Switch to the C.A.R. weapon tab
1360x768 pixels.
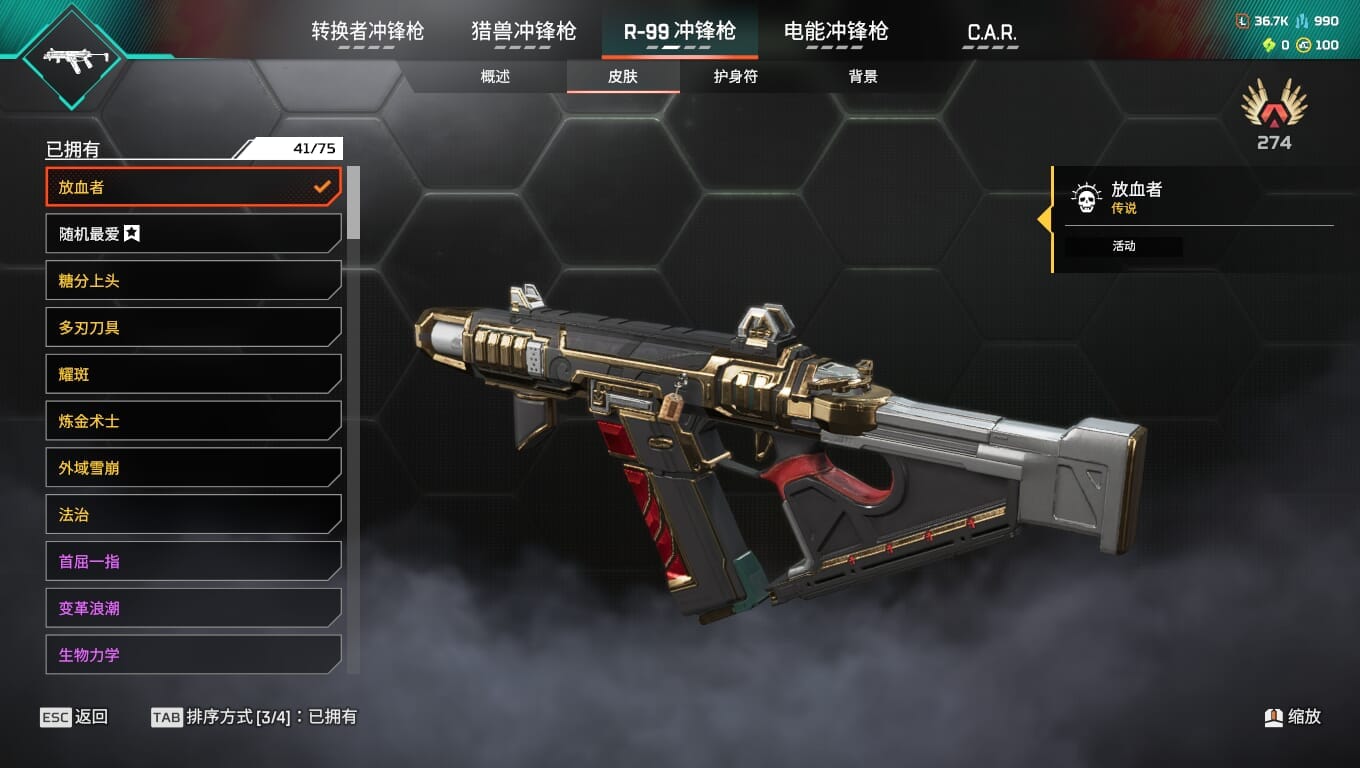[991, 33]
